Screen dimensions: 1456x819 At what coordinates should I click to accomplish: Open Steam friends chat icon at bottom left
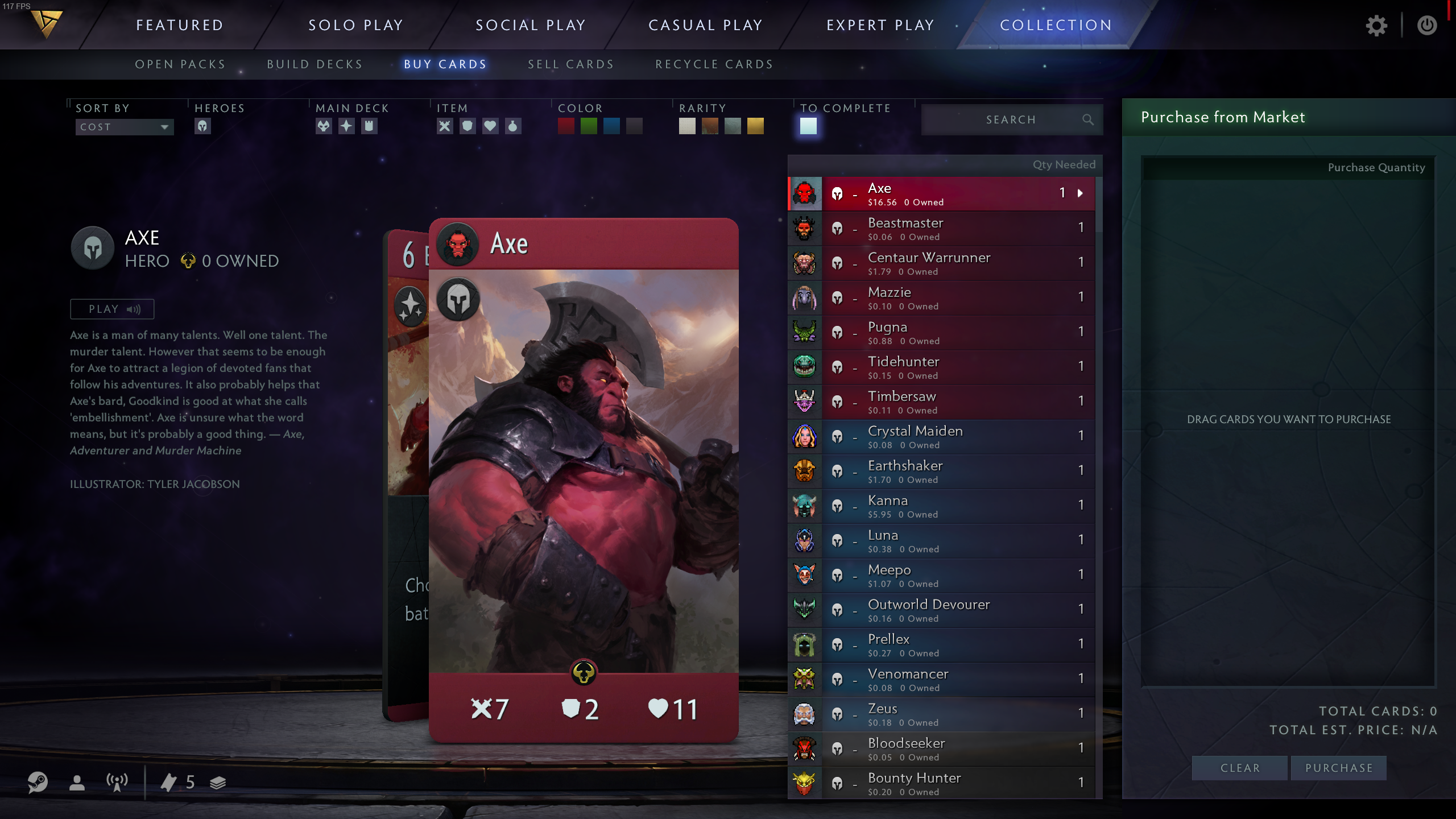click(38, 783)
